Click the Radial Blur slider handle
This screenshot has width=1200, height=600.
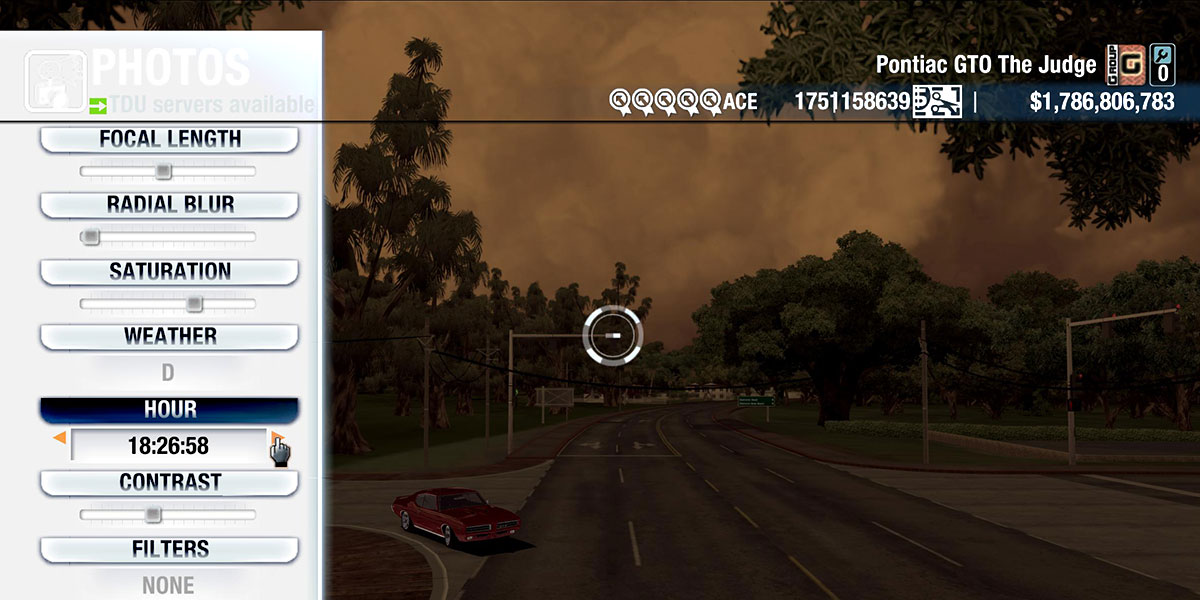[91, 237]
